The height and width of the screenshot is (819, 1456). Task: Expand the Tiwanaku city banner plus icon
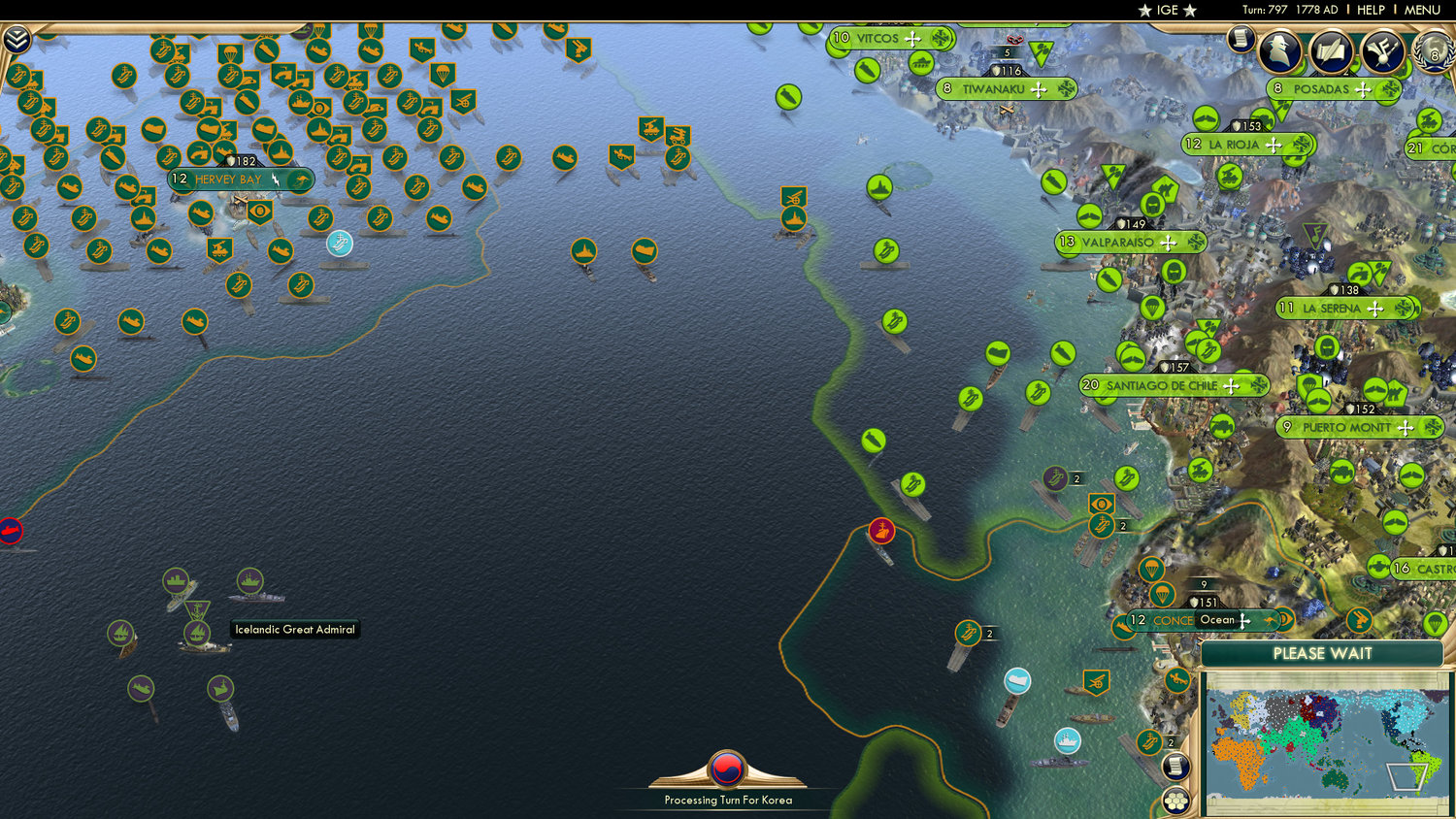1040,88
